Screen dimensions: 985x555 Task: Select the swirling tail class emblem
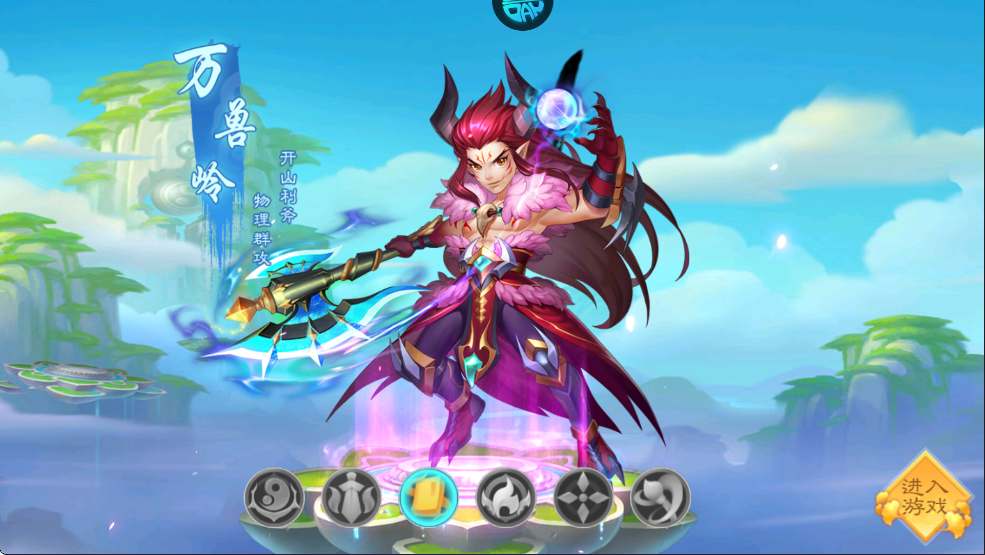pyautogui.click(x=660, y=497)
